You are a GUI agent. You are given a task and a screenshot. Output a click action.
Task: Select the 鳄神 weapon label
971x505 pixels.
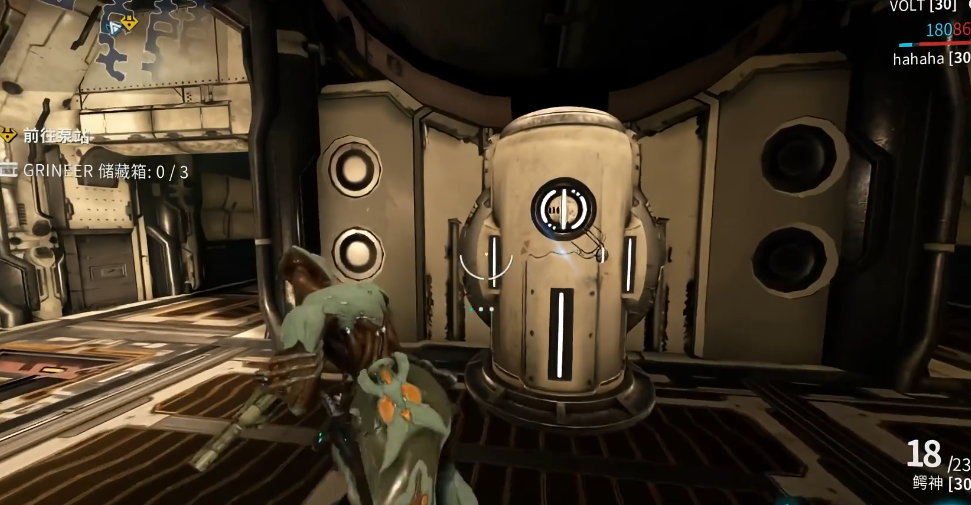pos(928,482)
